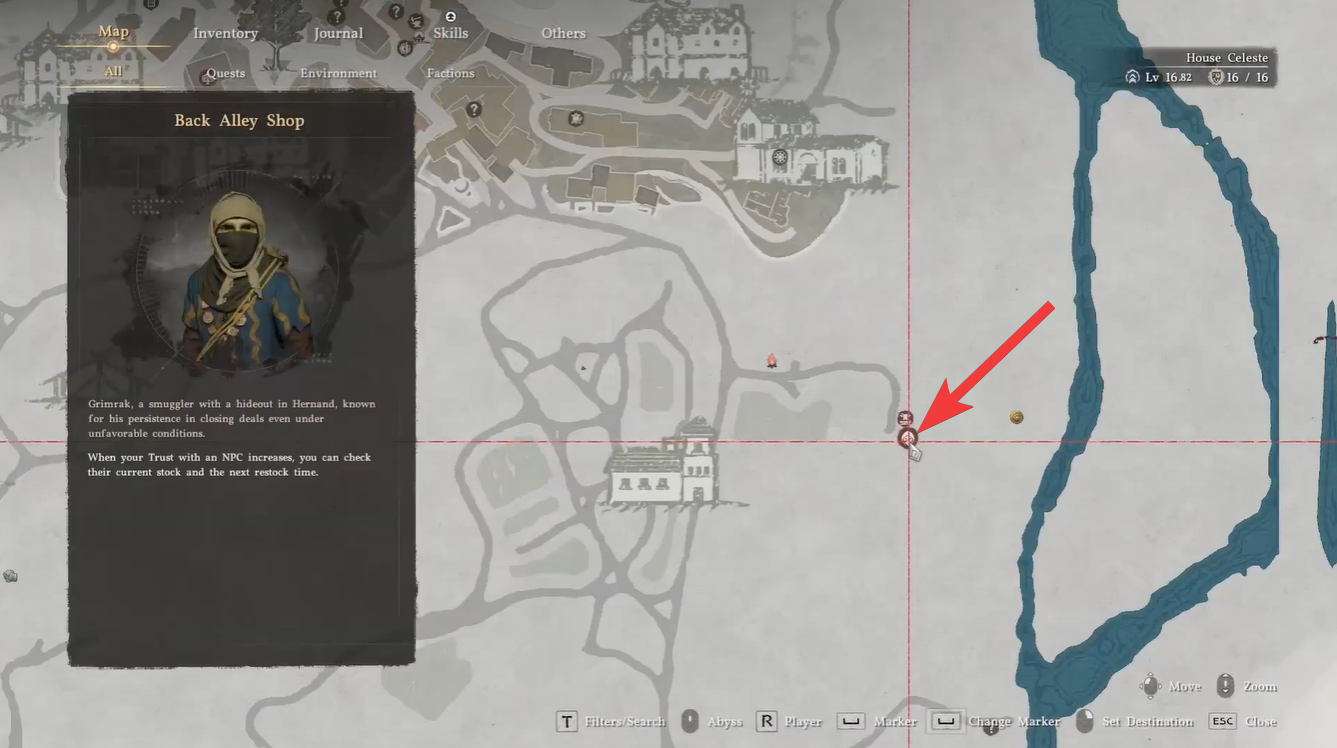Click the Filters/Search control
This screenshot has height=748, width=1337.
567,721
